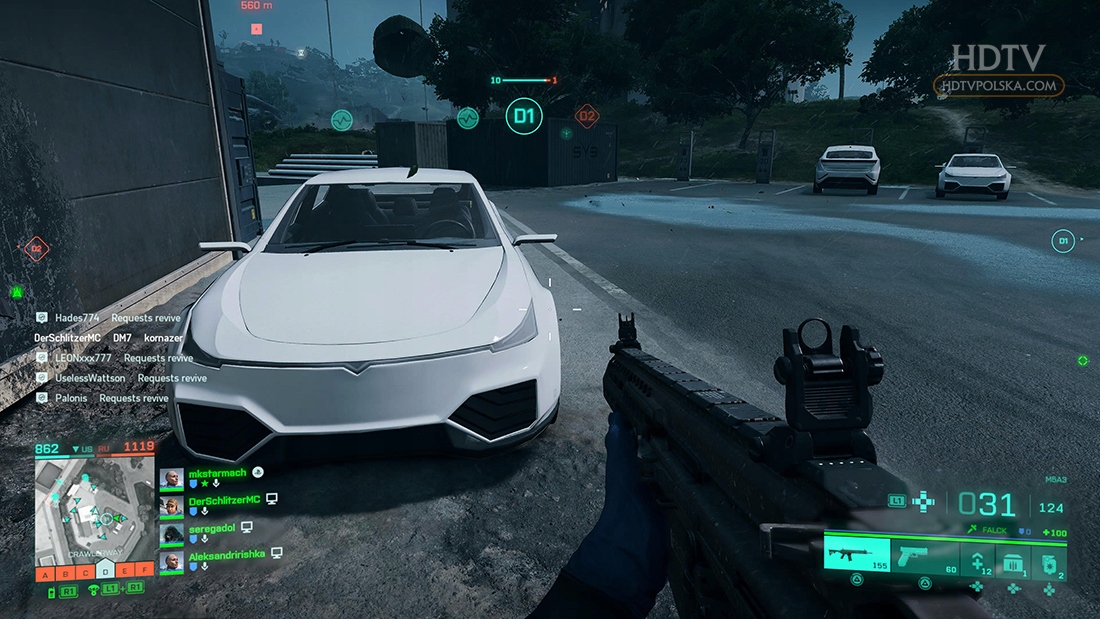Click the orange D2 objective marker near D1

587,116
